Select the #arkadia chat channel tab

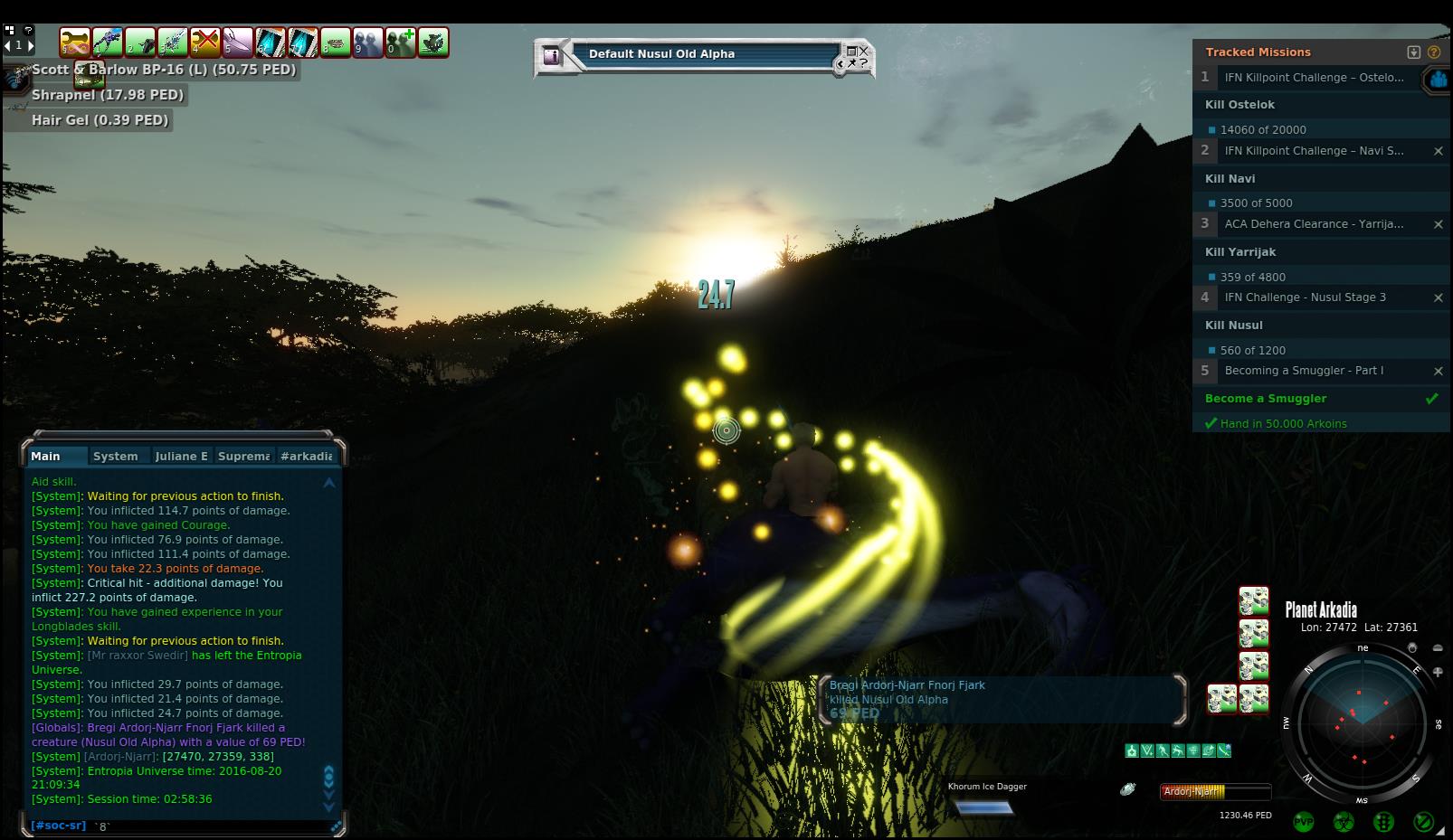coord(307,456)
